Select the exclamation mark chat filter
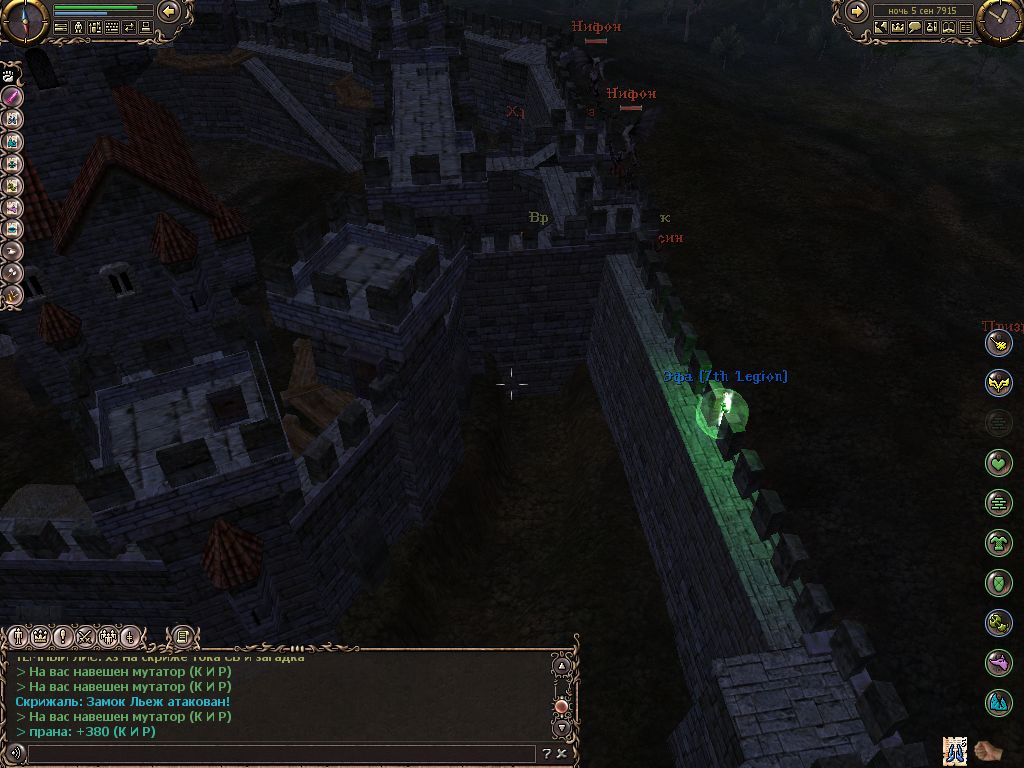The height and width of the screenshot is (768, 1024). 63,636
